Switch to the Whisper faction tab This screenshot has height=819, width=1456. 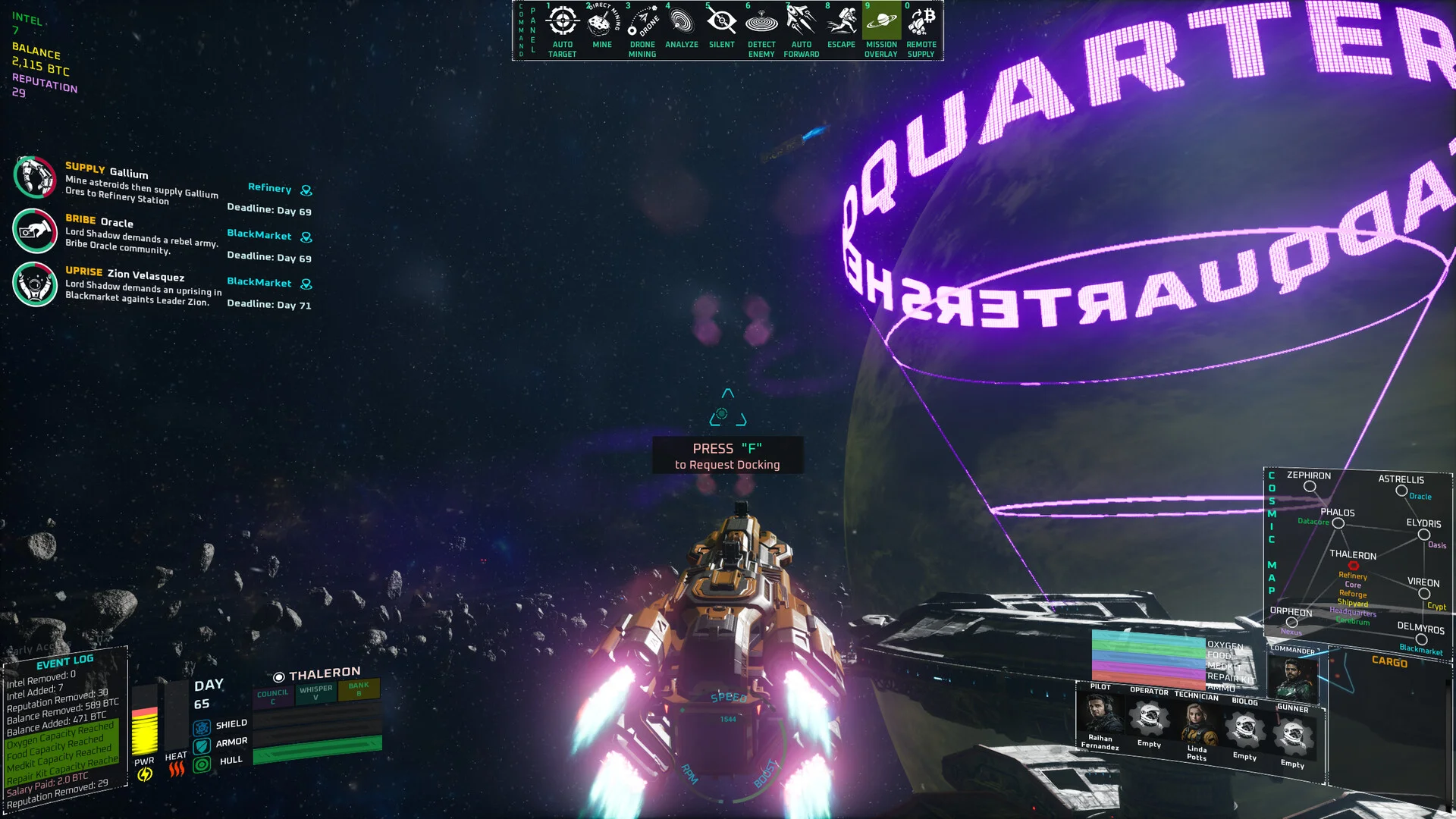(315, 692)
